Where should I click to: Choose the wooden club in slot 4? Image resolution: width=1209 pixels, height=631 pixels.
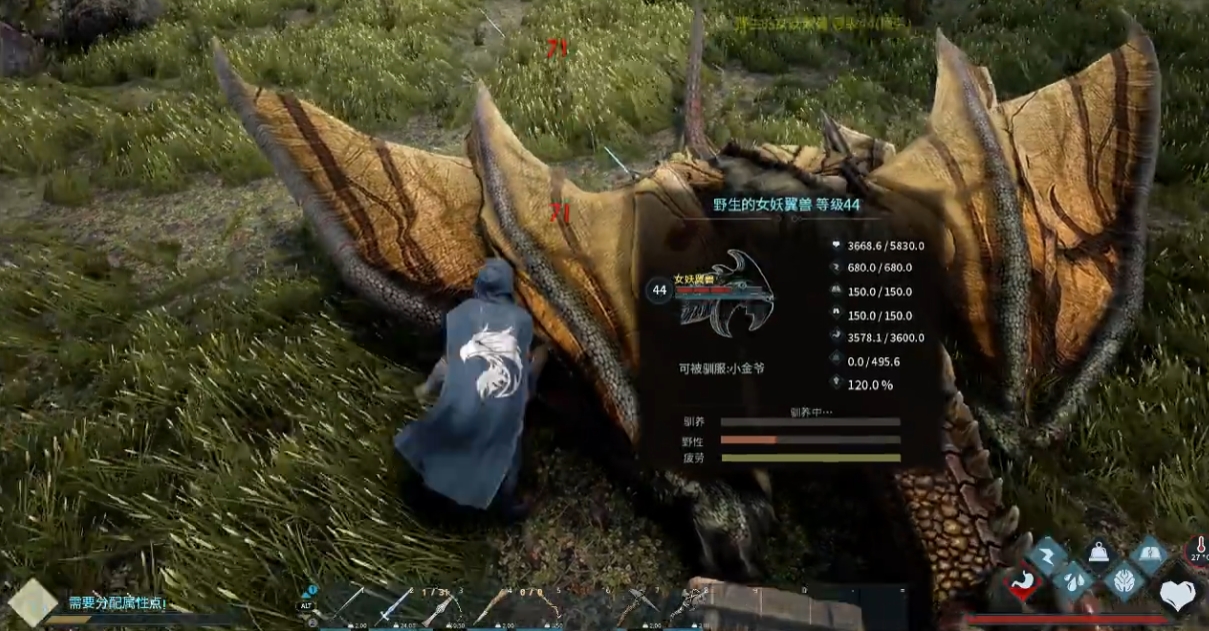[x=491, y=604]
